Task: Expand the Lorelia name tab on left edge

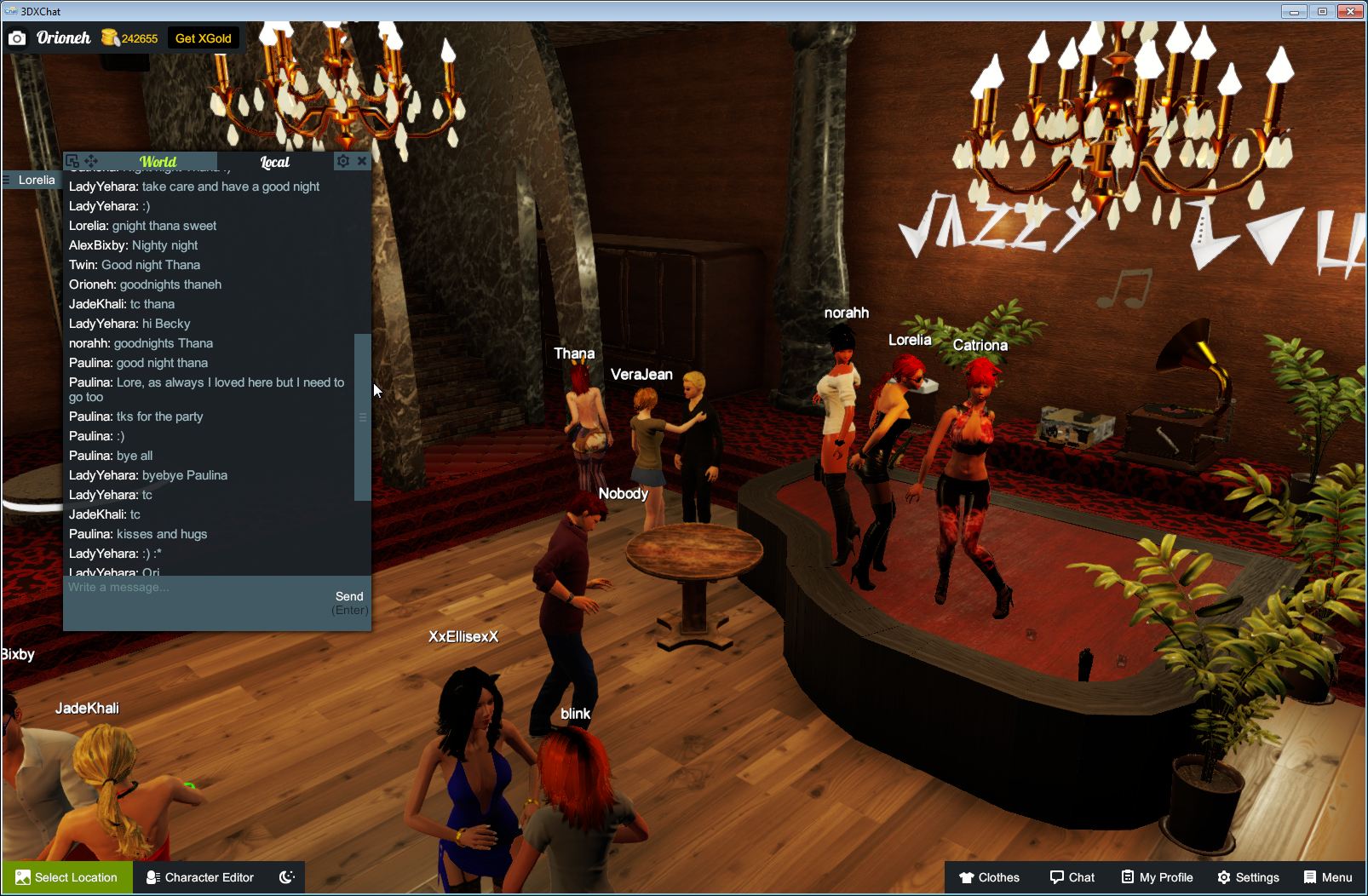Action: pos(31,180)
